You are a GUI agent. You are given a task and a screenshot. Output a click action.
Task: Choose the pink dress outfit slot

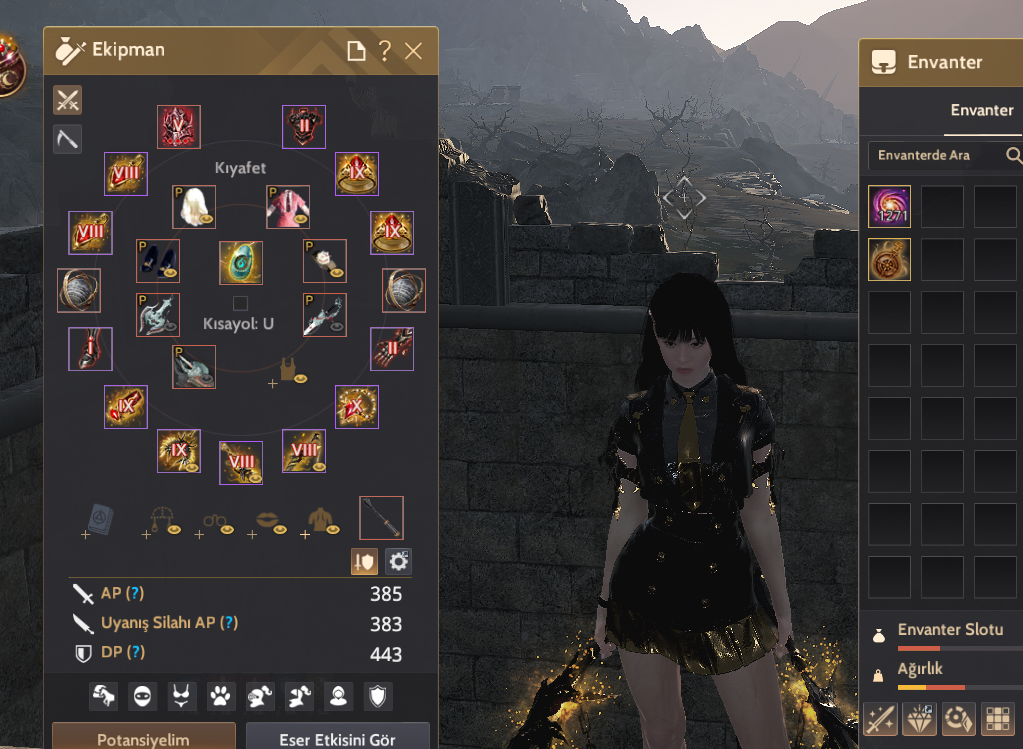(288, 207)
